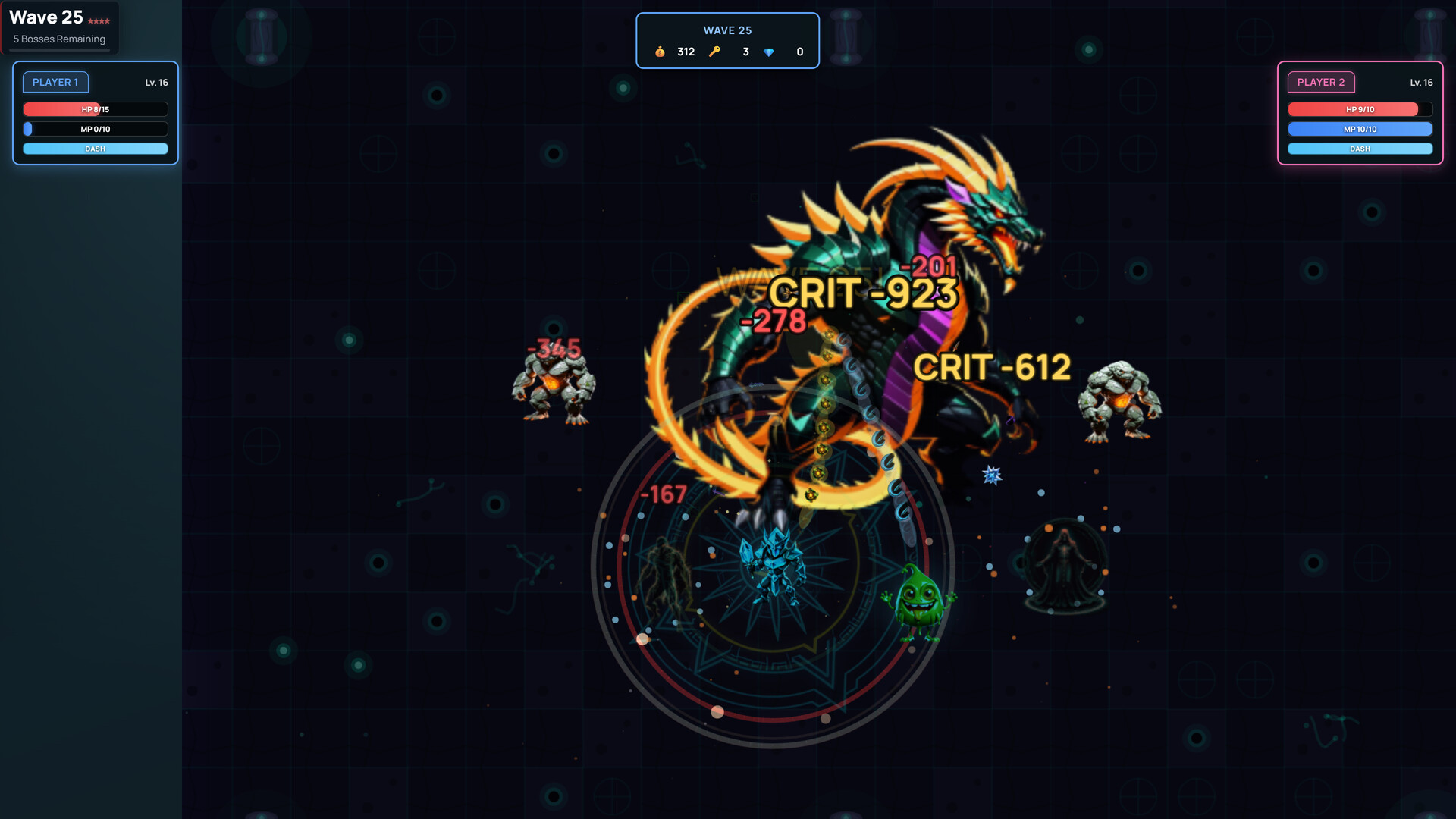
Task: Expand the Player 1 stats panel
Action: coord(95,114)
